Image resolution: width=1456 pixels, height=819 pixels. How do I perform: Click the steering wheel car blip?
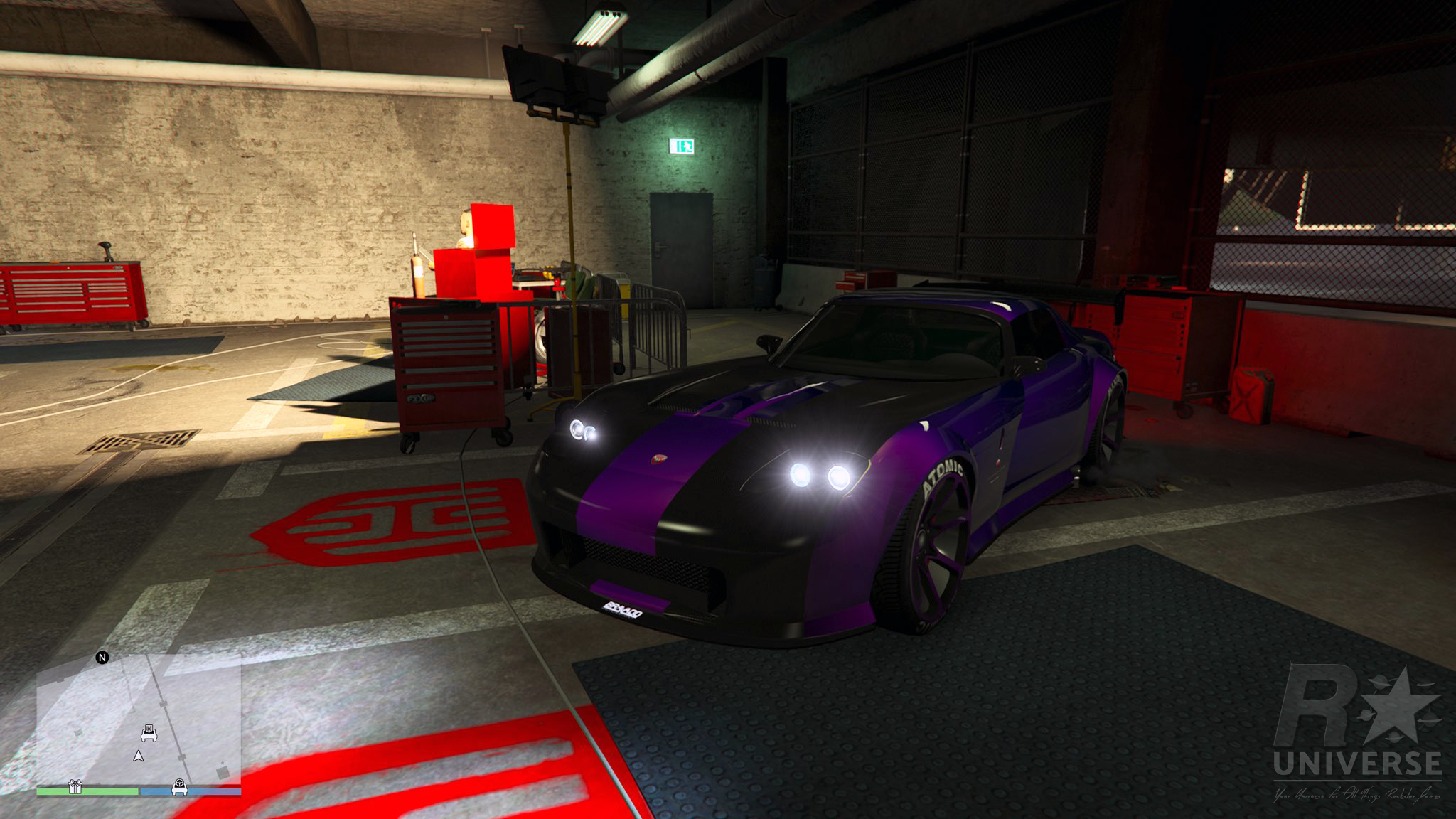click(180, 787)
